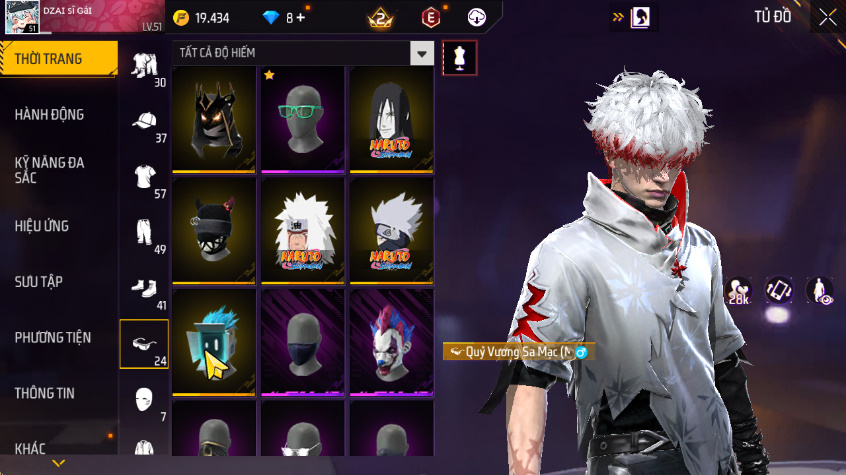Select the shirt subcategory icon
Viewport: 846px width, 475px height.
pos(145,177)
